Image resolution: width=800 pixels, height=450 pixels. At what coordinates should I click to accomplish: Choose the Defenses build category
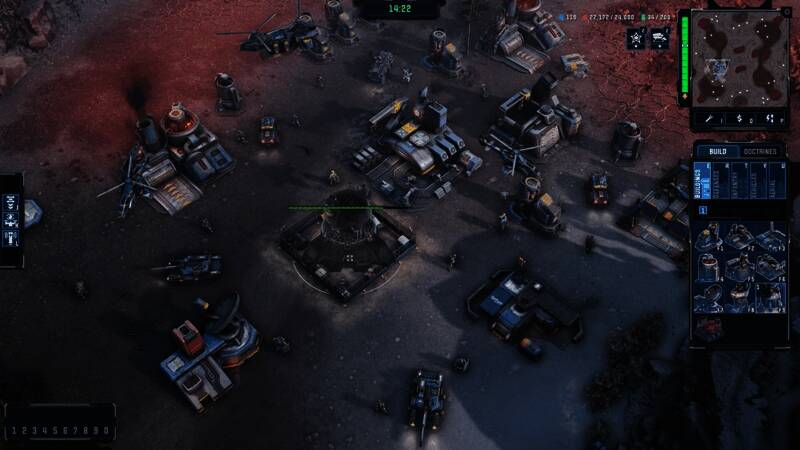tap(719, 181)
